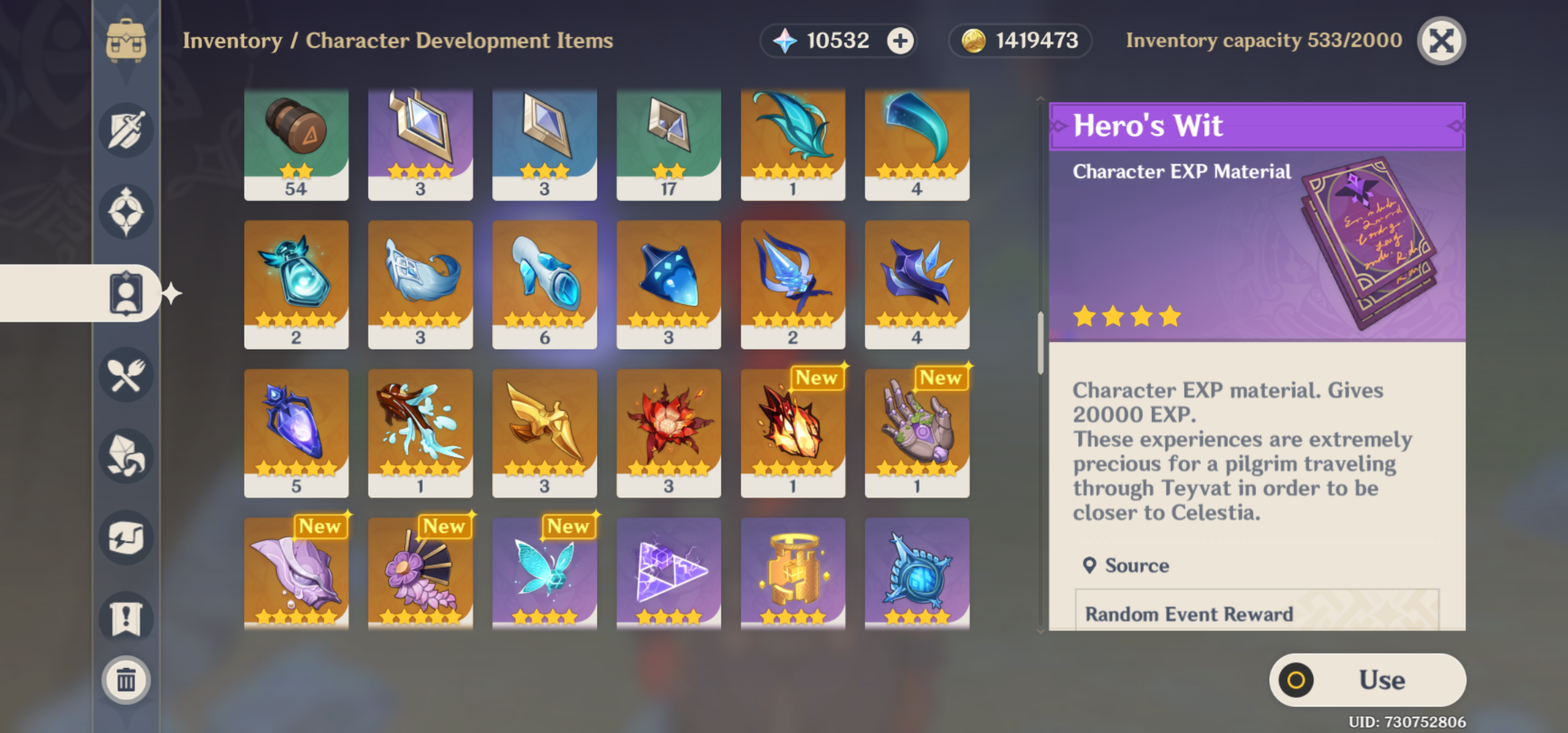Click the golden Mora coin icon
This screenshot has height=733, width=1568.
point(973,40)
